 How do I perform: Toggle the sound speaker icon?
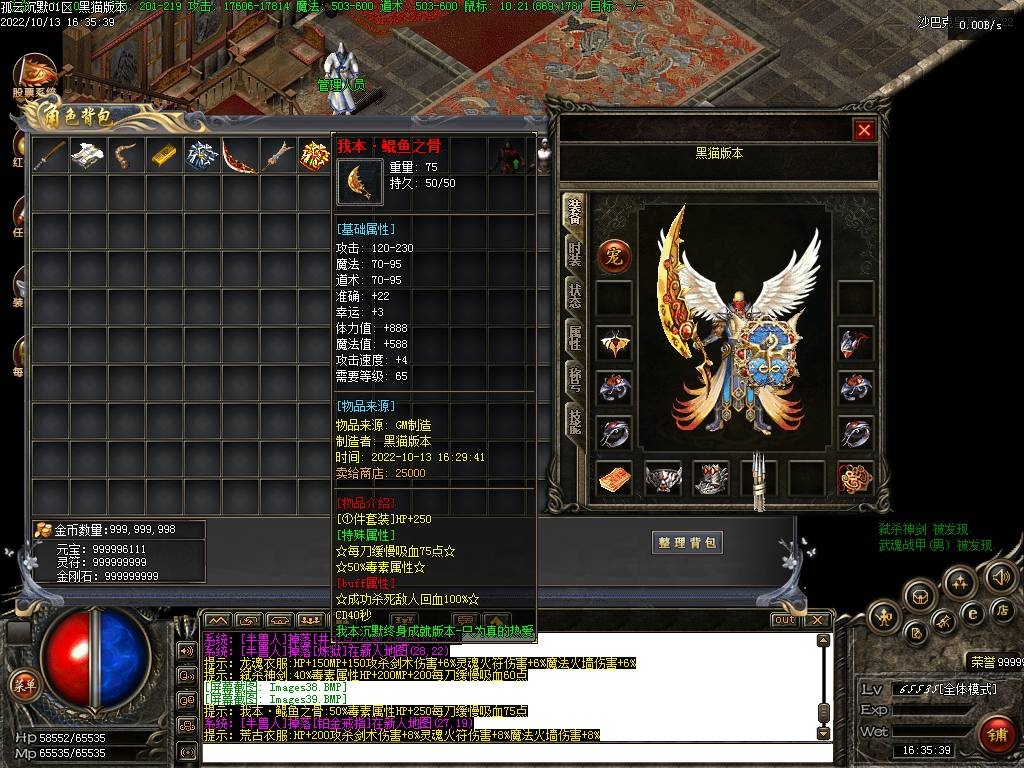[x=1001, y=576]
